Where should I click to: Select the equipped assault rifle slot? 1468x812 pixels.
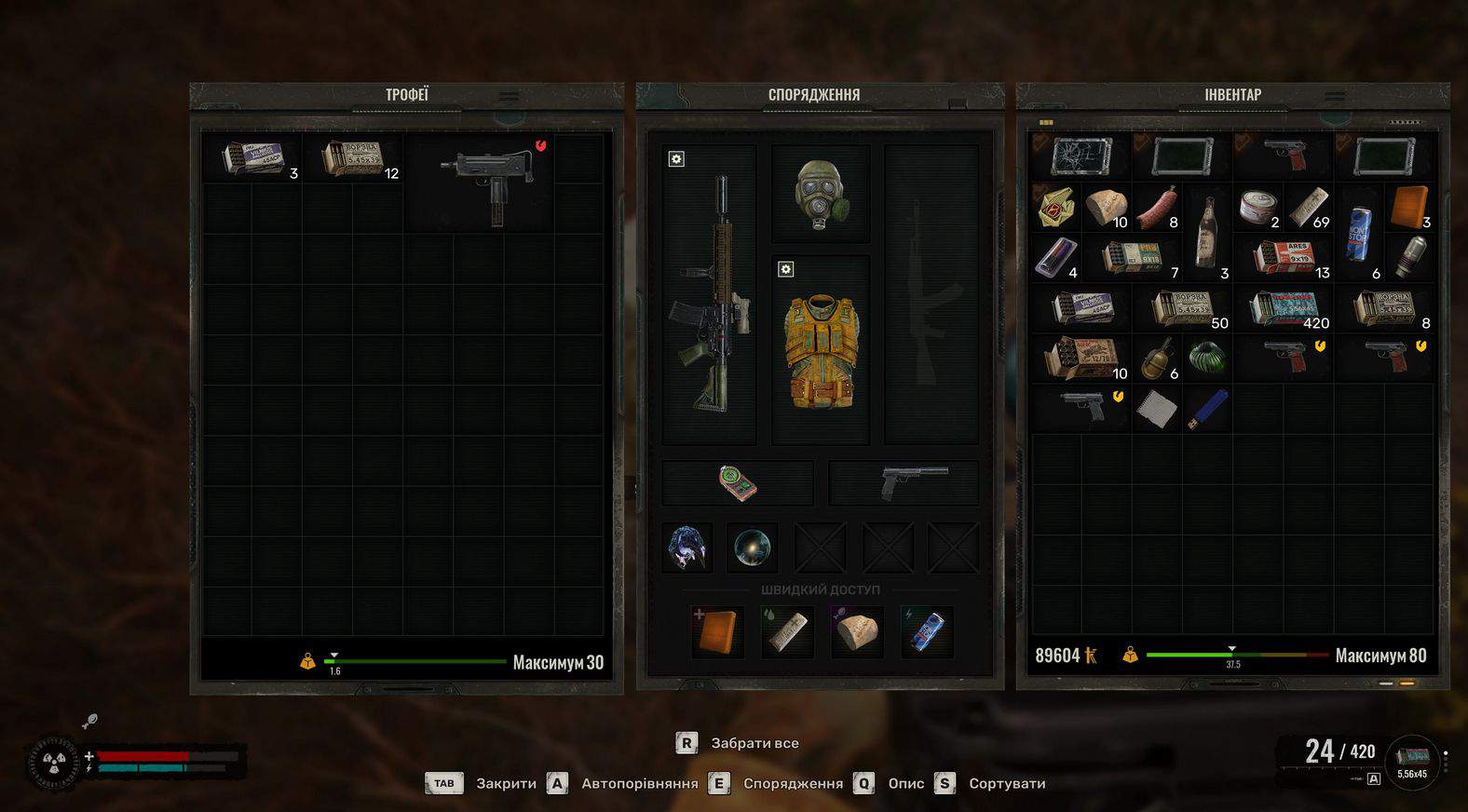[710, 293]
